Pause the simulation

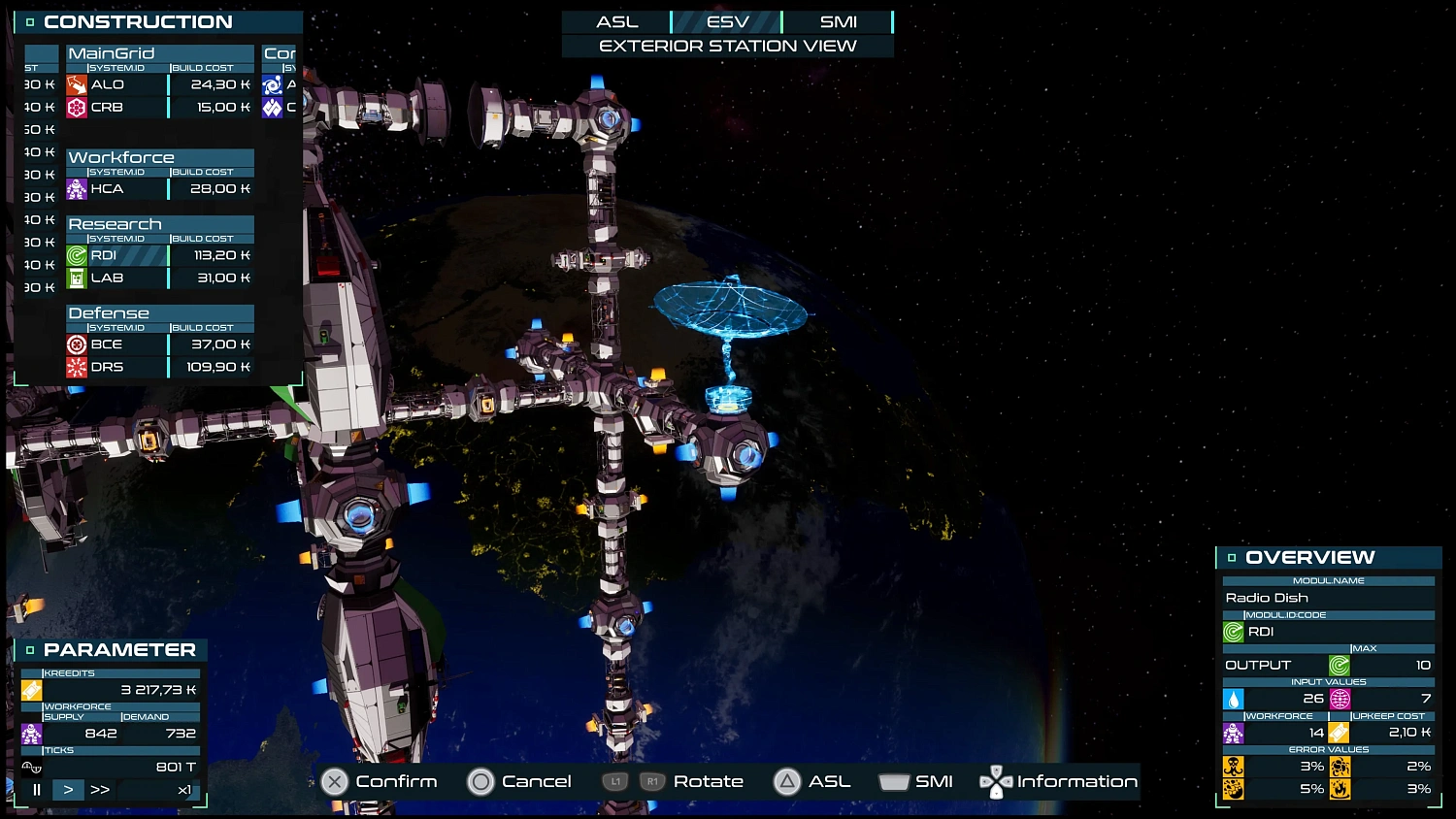click(35, 789)
